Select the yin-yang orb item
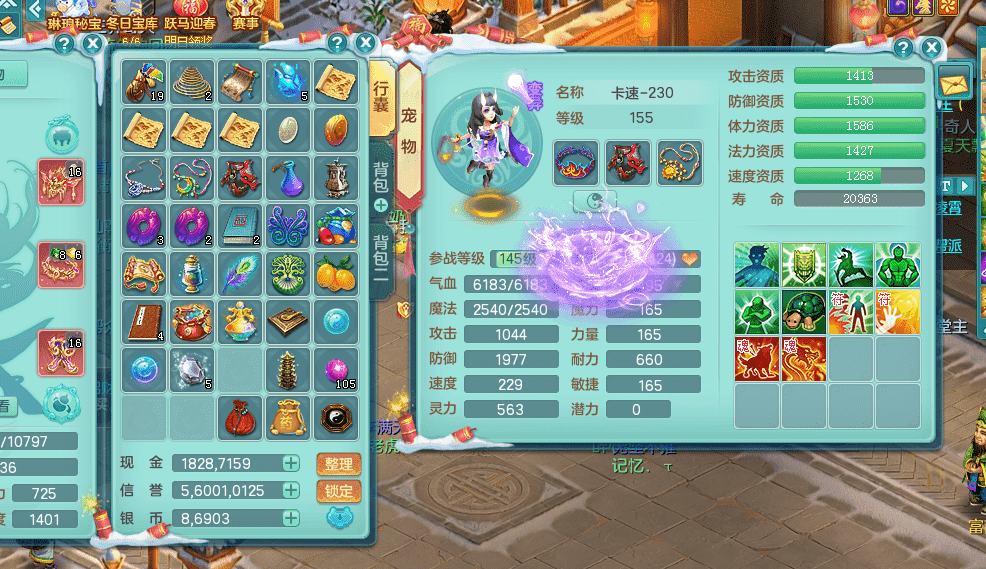This screenshot has width=986, height=569. click(x=338, y=415)
